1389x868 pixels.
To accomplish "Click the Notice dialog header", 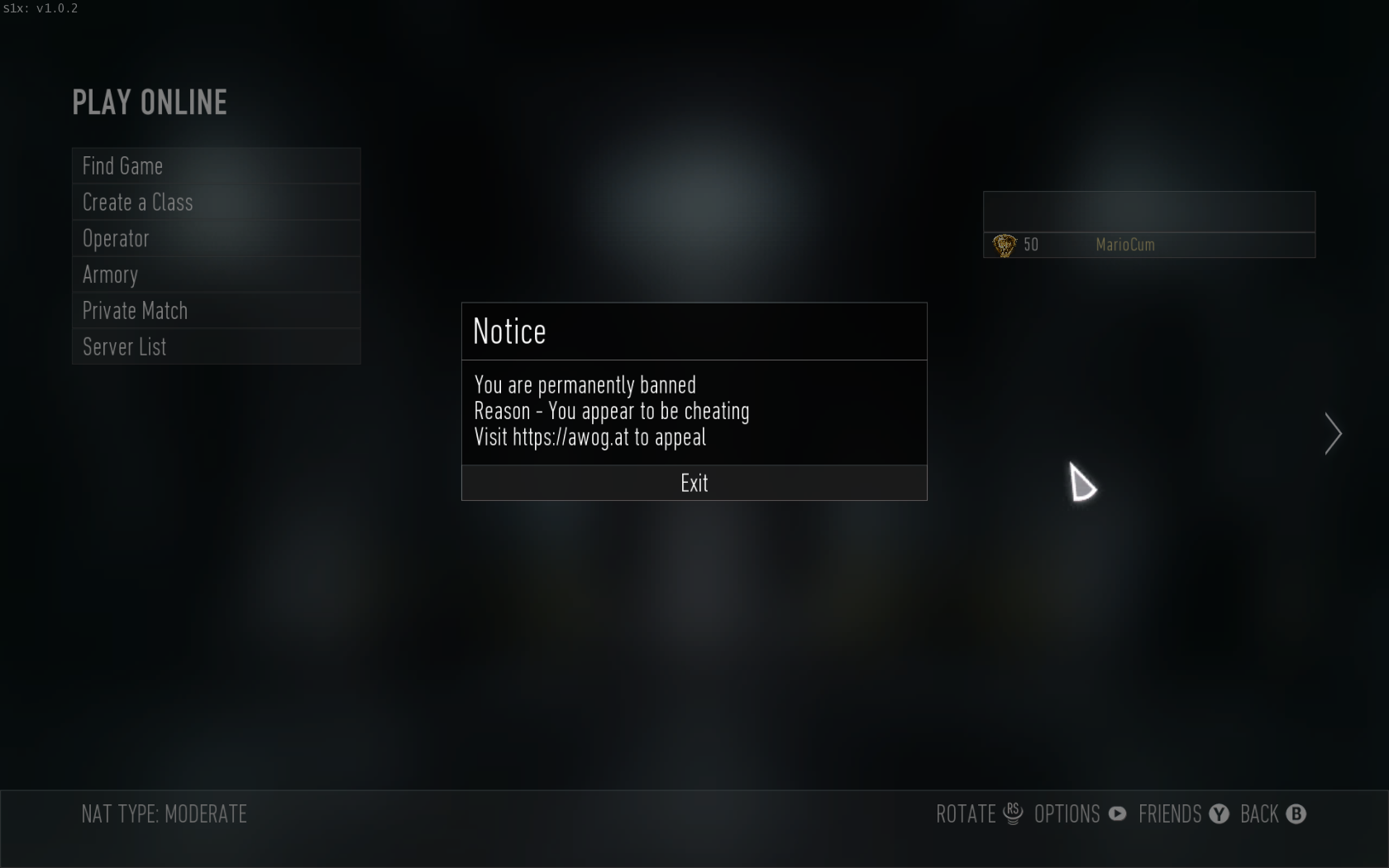I will pos(508,331).
